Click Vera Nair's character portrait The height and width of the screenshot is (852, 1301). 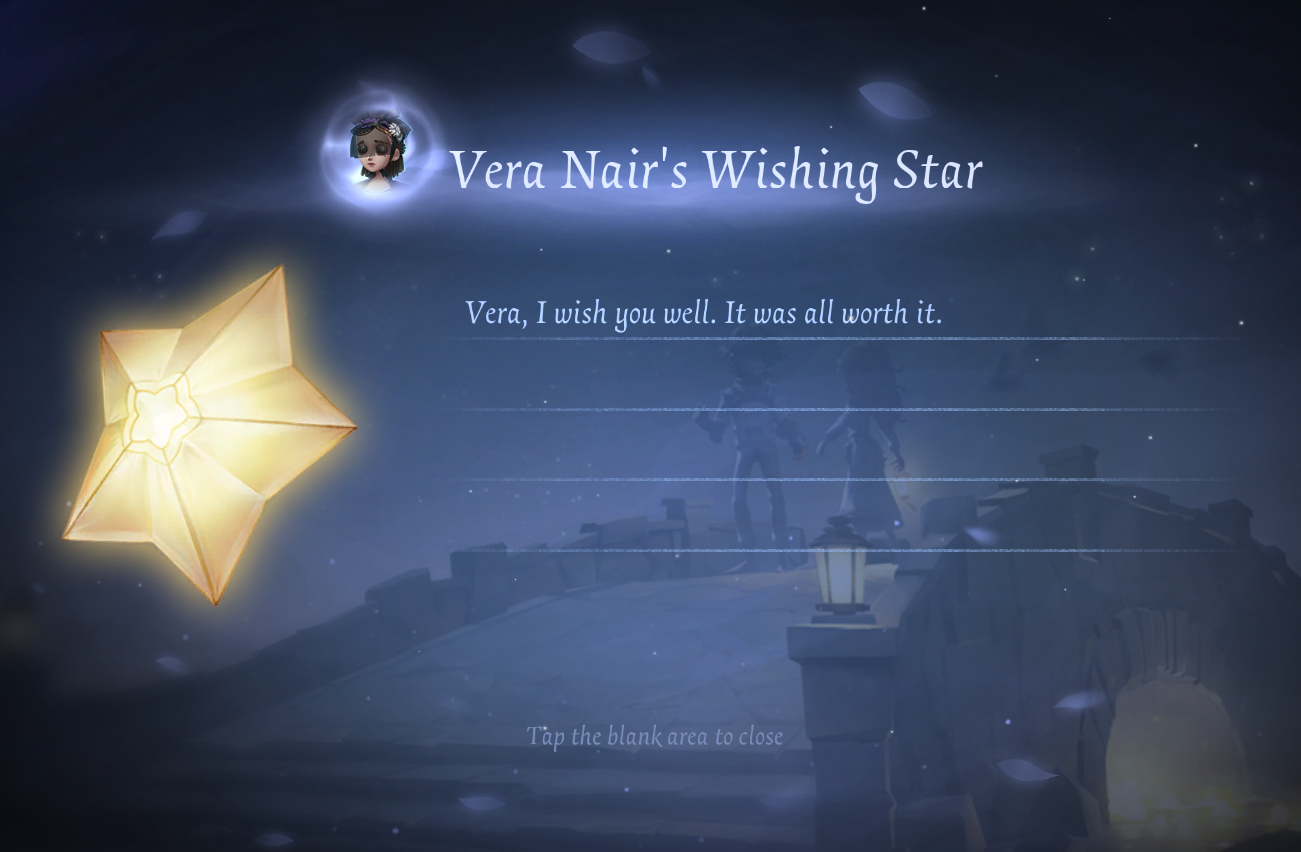point(377,152)
